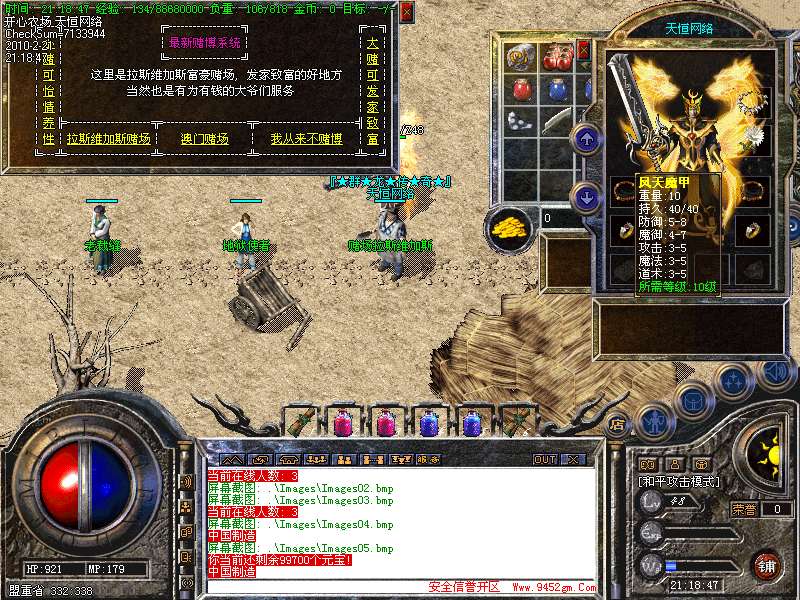Choose 我从来不赌博 to decline gambling
The image size is (800, 600).
[x=306, y=139]
